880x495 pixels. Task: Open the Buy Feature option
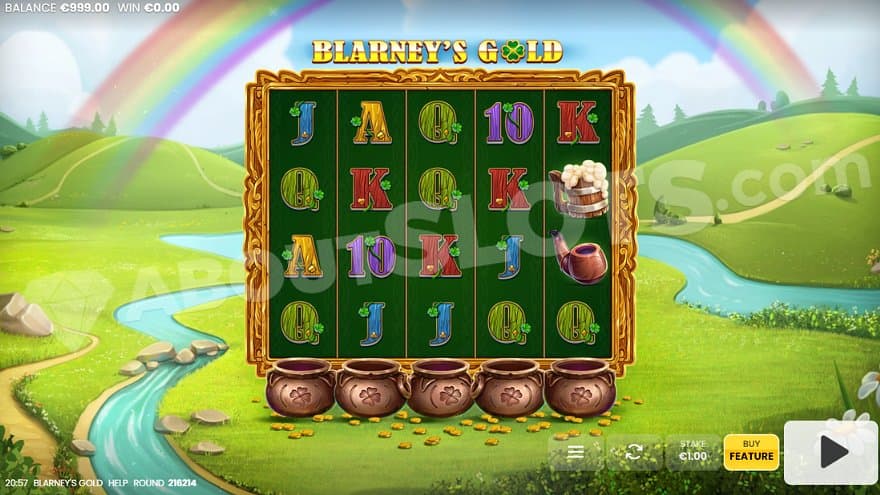point(751,452)
